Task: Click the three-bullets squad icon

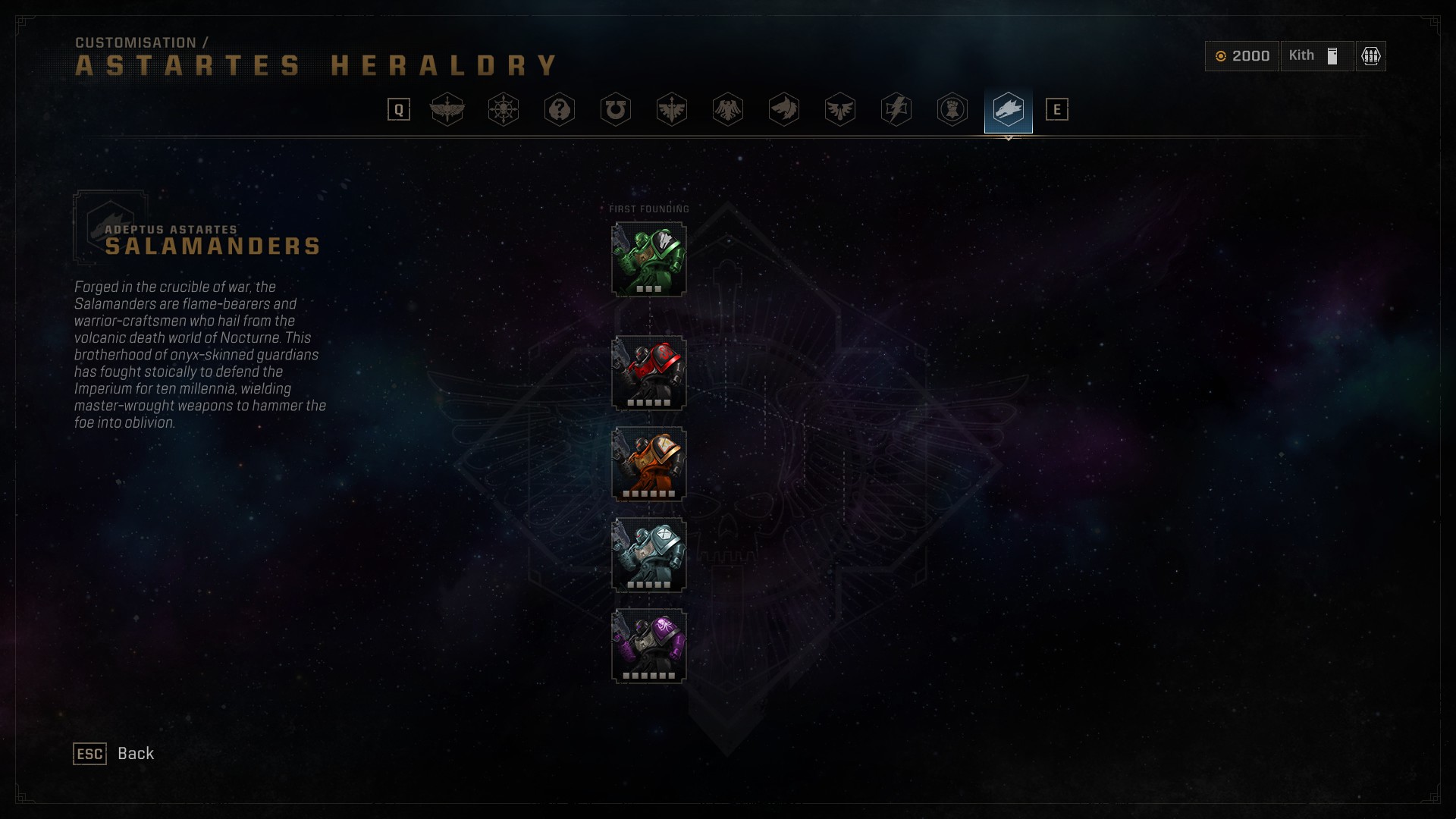Action: [1371, 56]
